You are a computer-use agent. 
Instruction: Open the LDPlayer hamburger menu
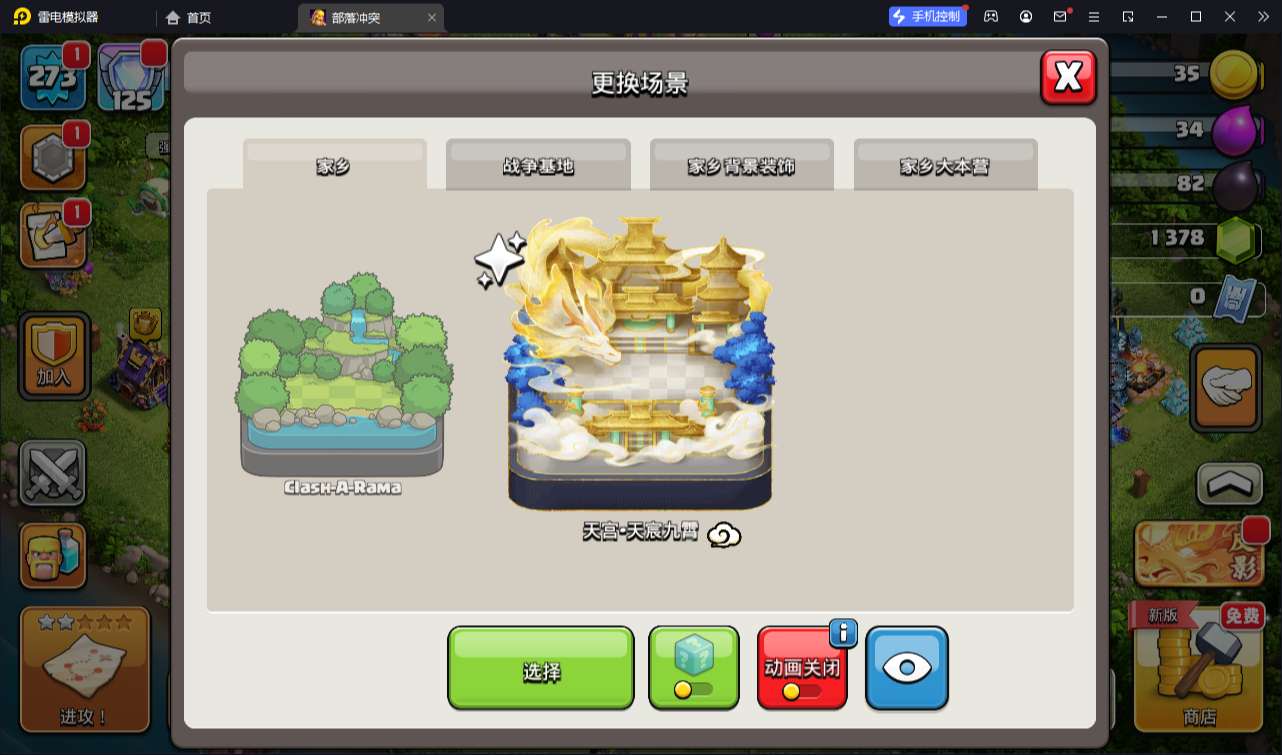coord(1093,16)
